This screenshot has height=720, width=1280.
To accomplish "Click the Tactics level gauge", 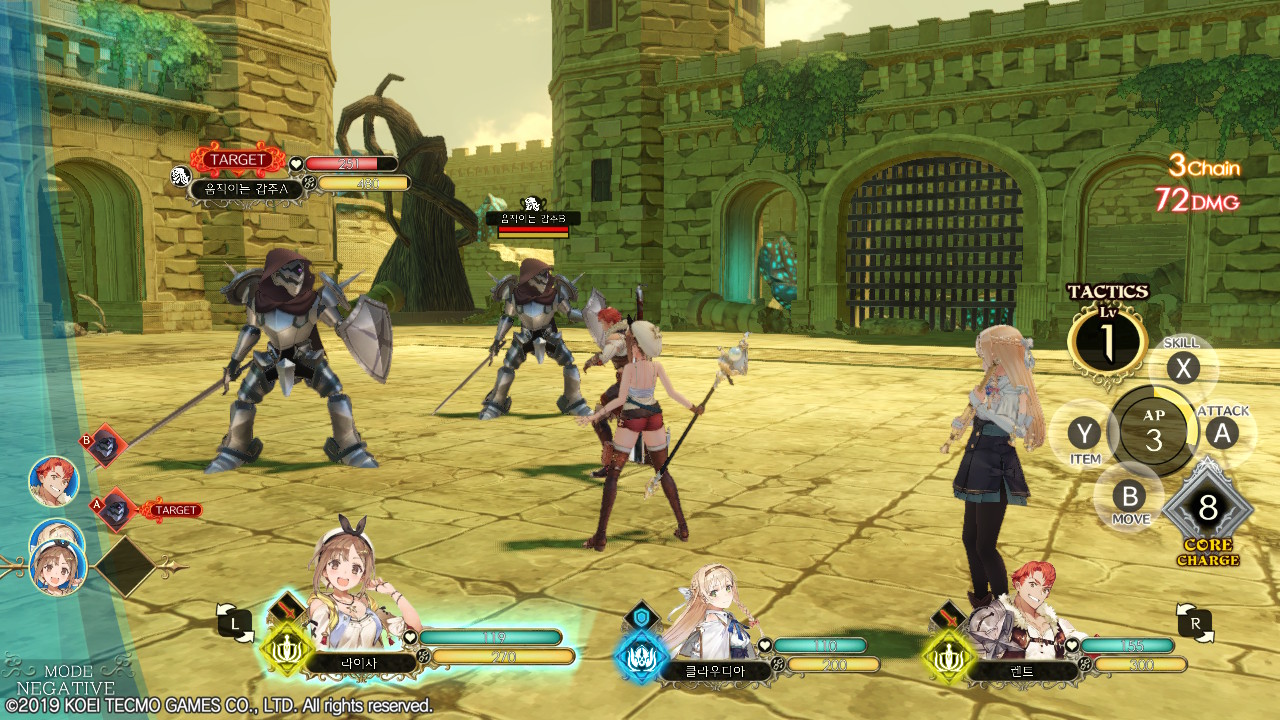I will click(1107, 341).
